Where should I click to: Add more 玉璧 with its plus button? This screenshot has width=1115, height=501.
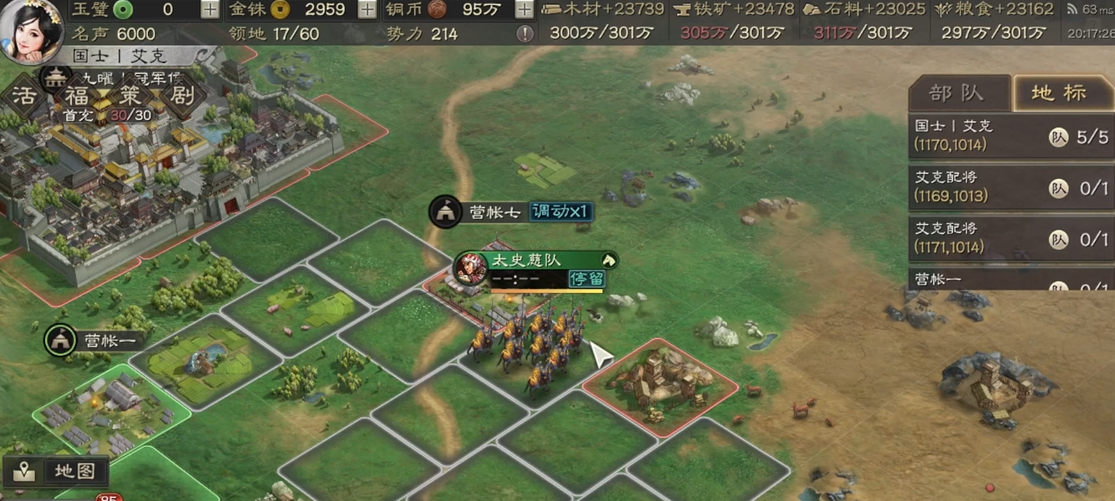pos(209,10)
